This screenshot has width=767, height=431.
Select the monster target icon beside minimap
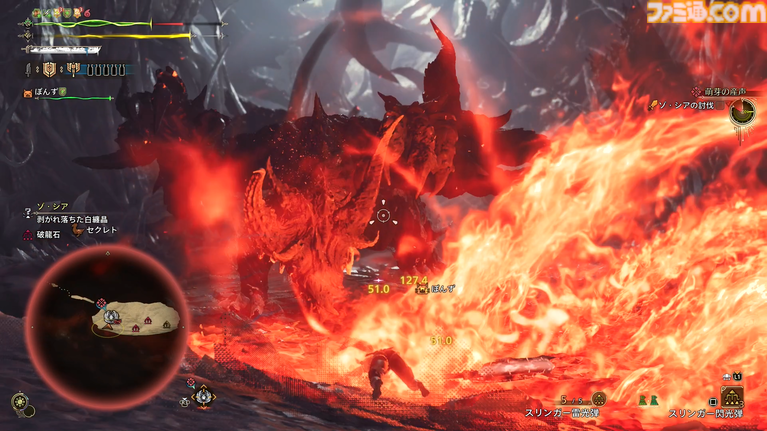[202, 394]
